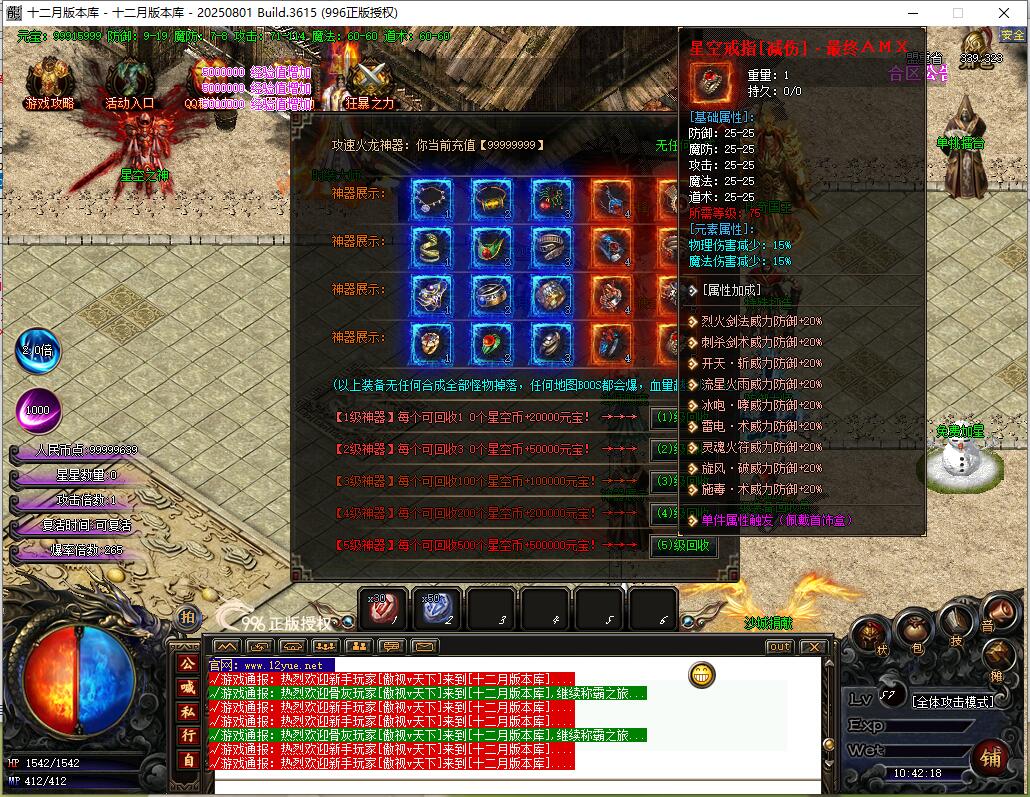Open the 活动入口 event entrance icon
The image size is (1030, 797).
[x=130, y=80]
